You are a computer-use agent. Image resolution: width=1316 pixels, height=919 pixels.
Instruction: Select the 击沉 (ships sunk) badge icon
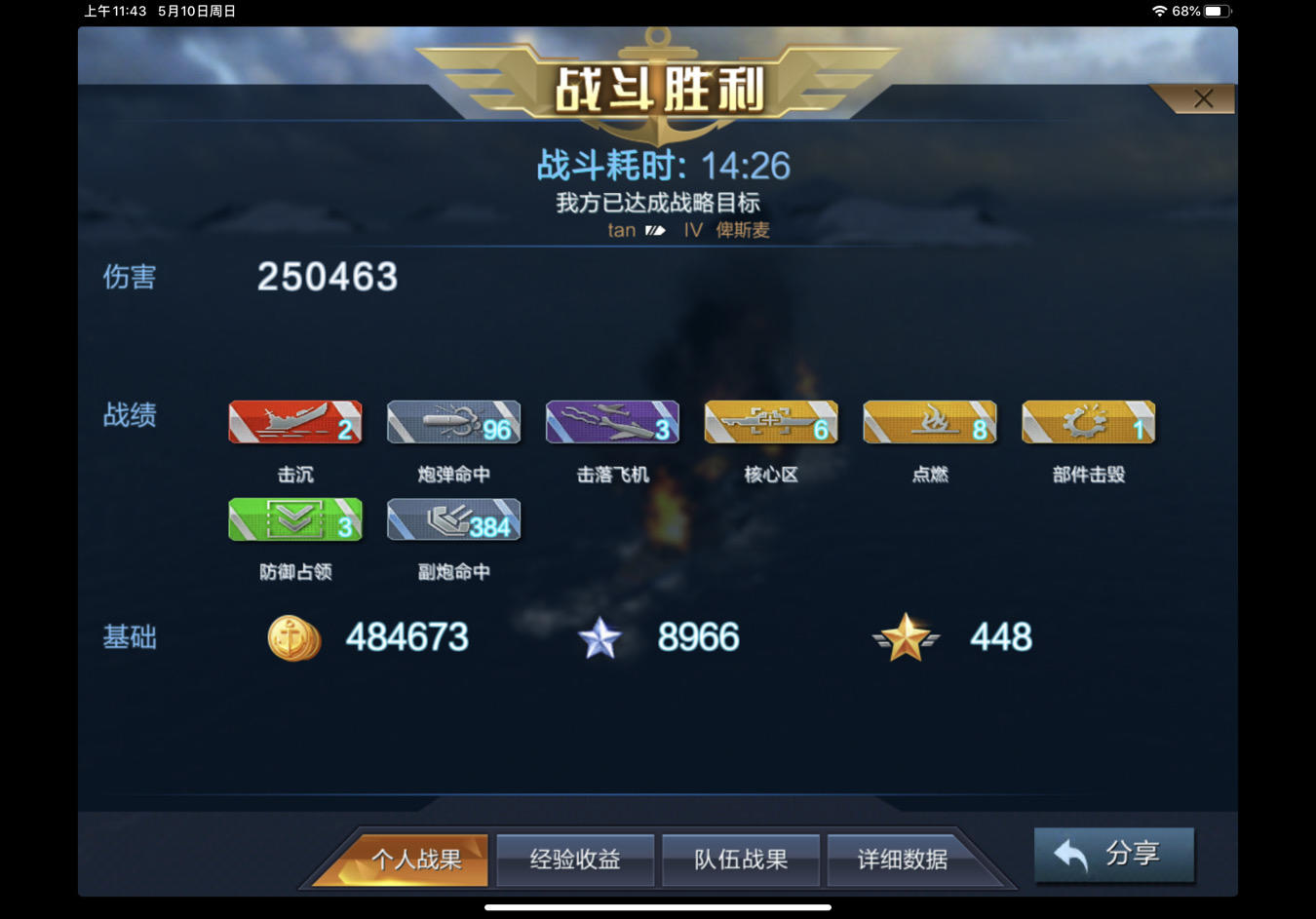[x=294, y=421]
